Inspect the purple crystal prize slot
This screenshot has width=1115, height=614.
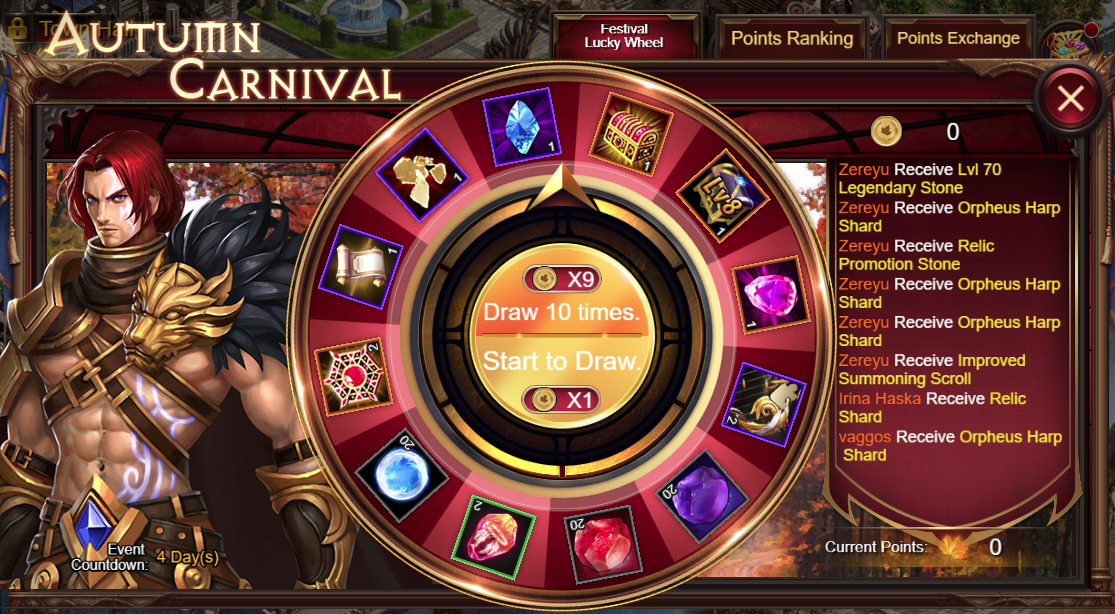(x=700, y=486)
